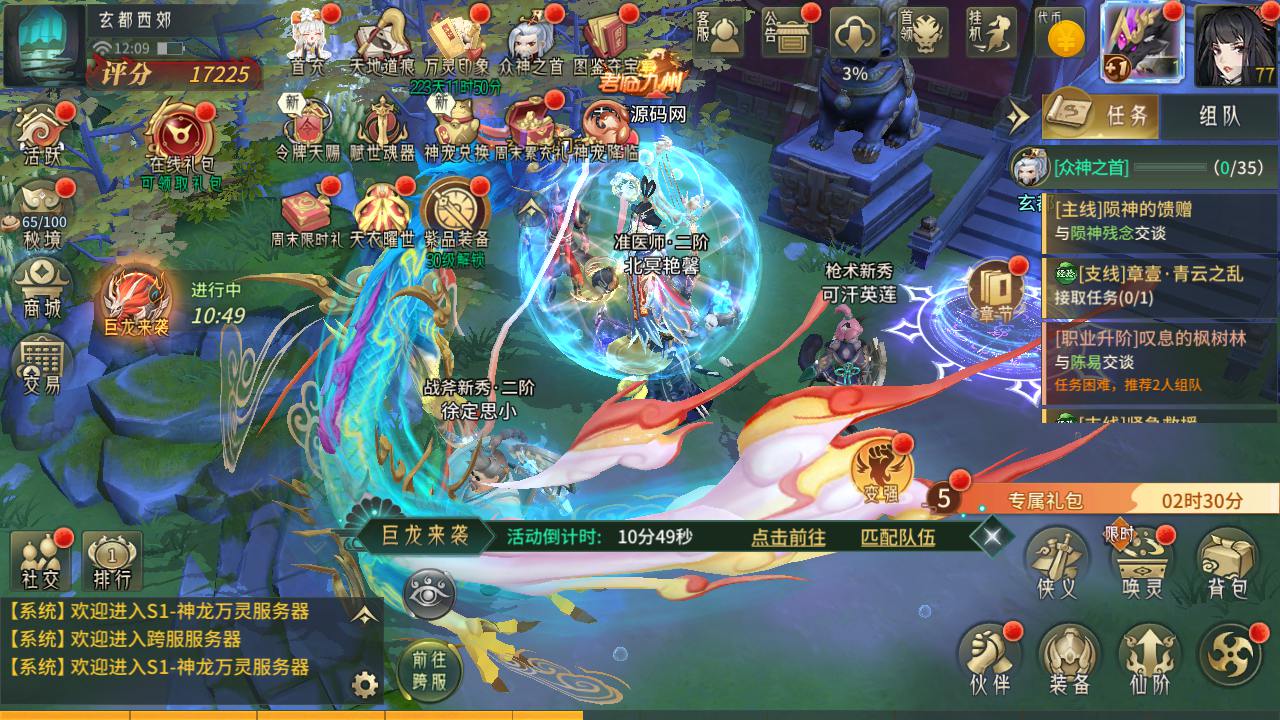Open chat settings gear icon

[x=365, y=685]
